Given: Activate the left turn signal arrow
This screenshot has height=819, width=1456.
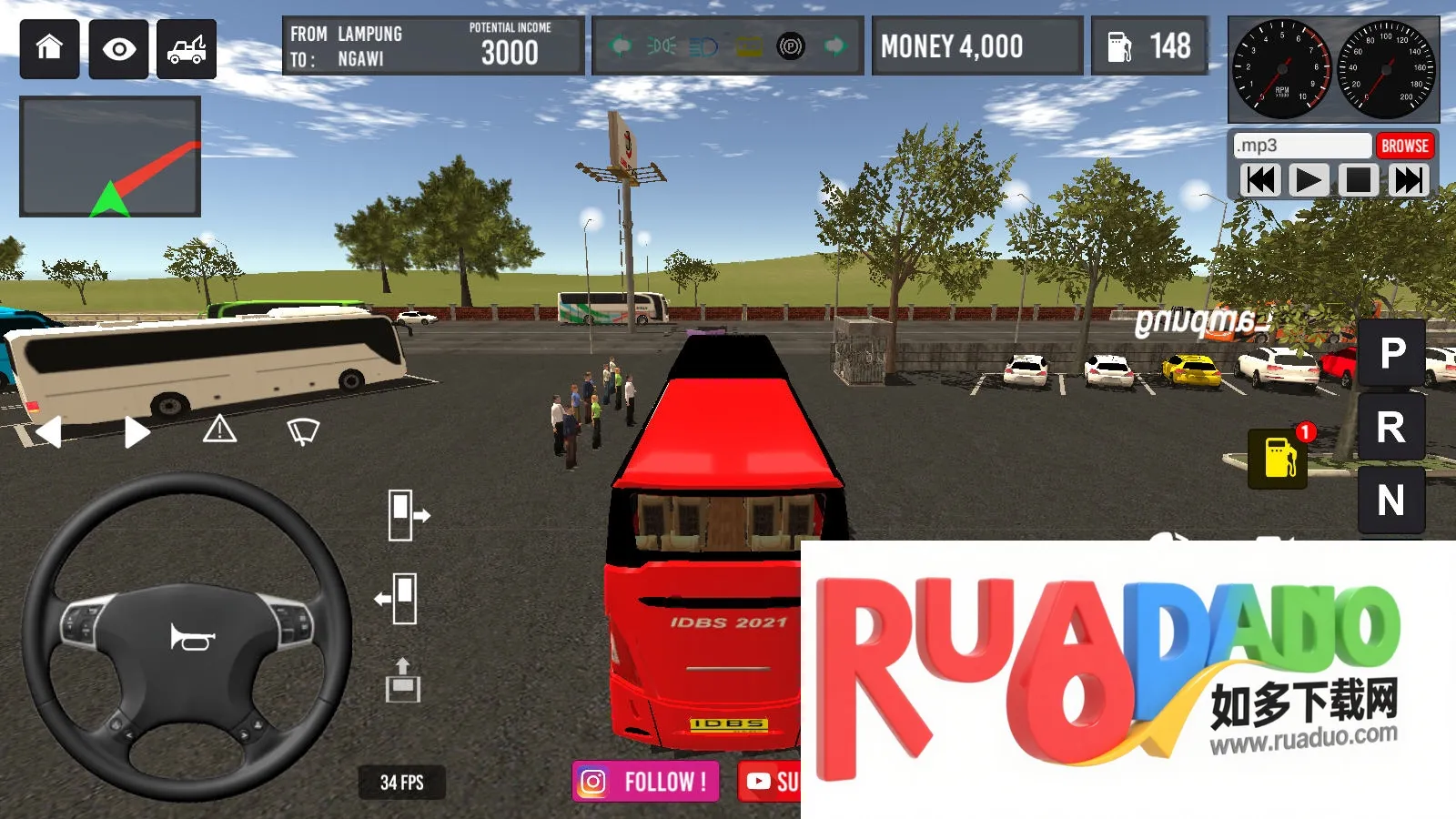Looking at the screenshot, I should pyautogui.click(x=49, y=431).
